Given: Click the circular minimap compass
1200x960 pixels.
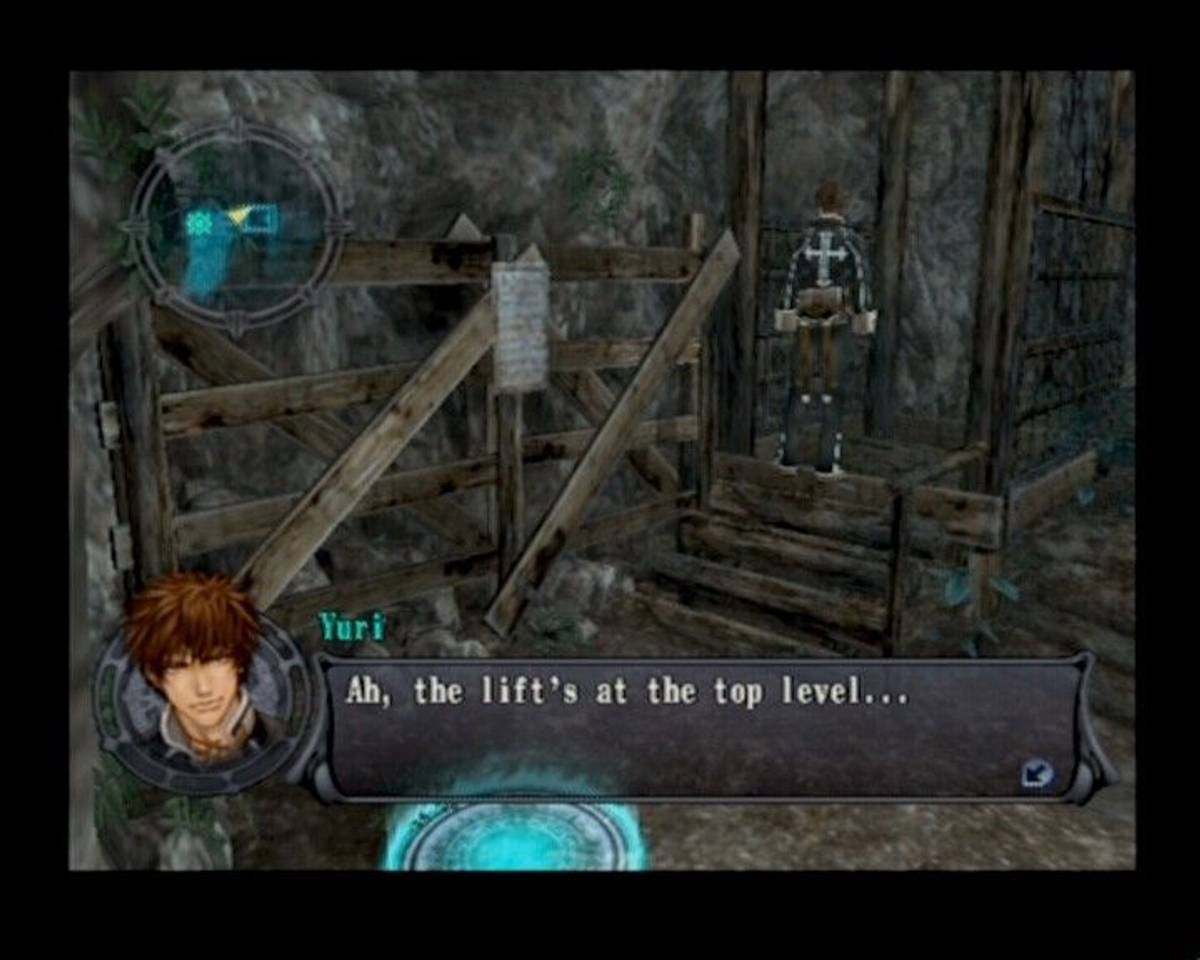Looking at the screenshot, I should [236, 227].
